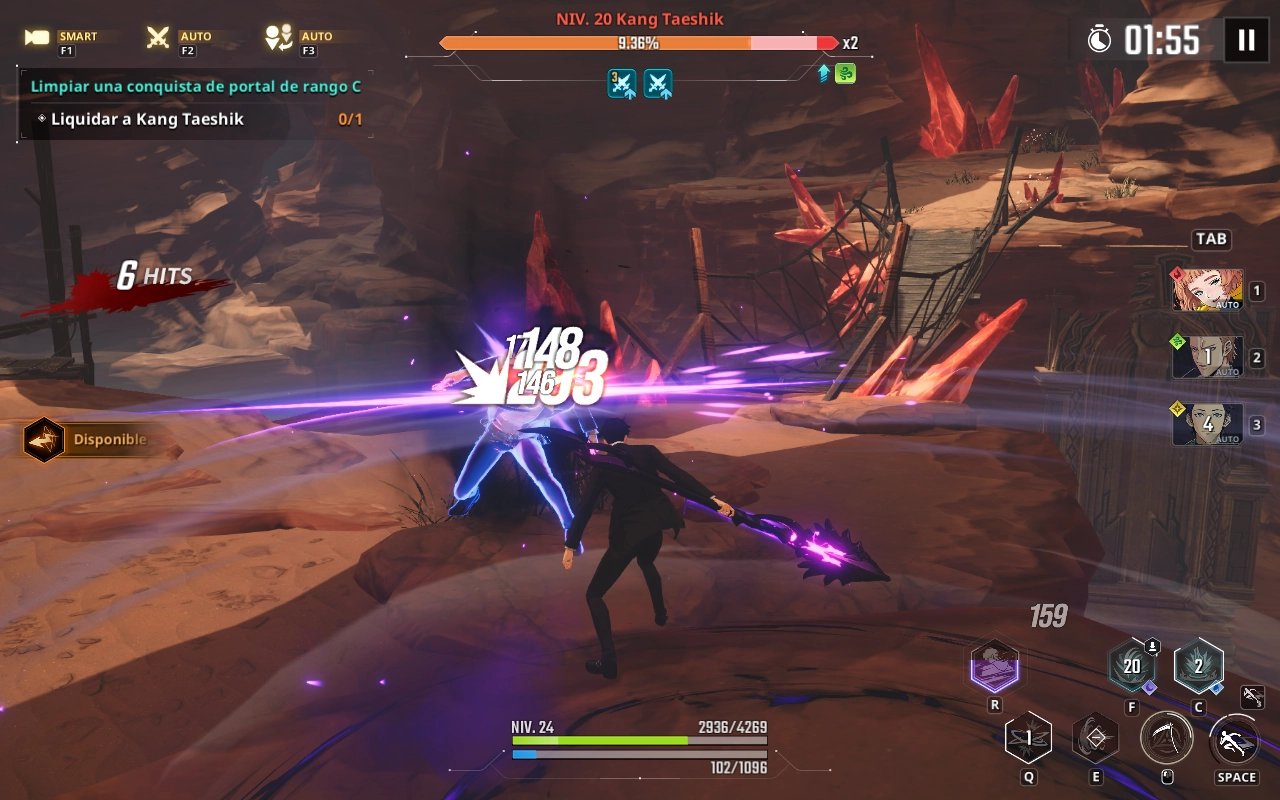Dash using the running figure button
Image resolution: width=1280 pixels, height=800 pixels.
(1235, 741)
